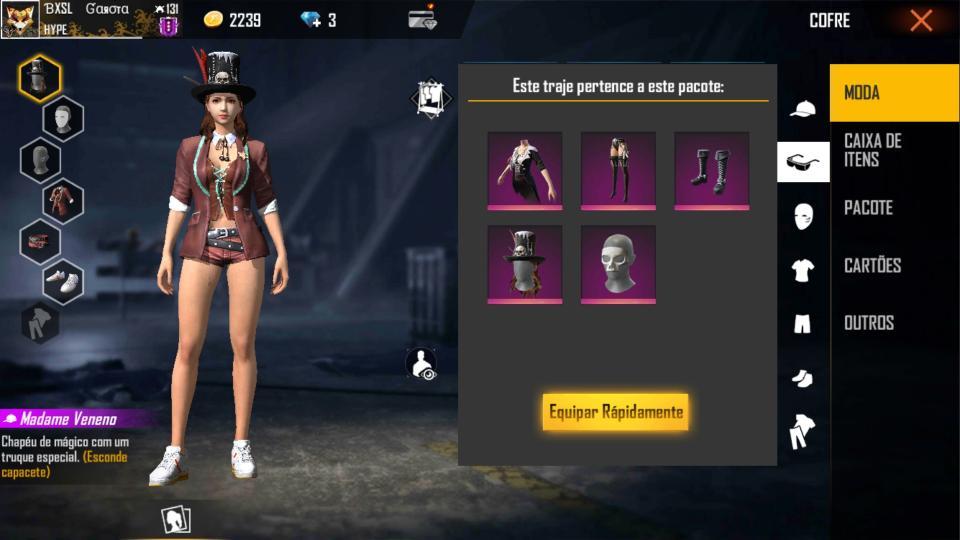Pick the t-shirt tops category icon

(803, 269)
